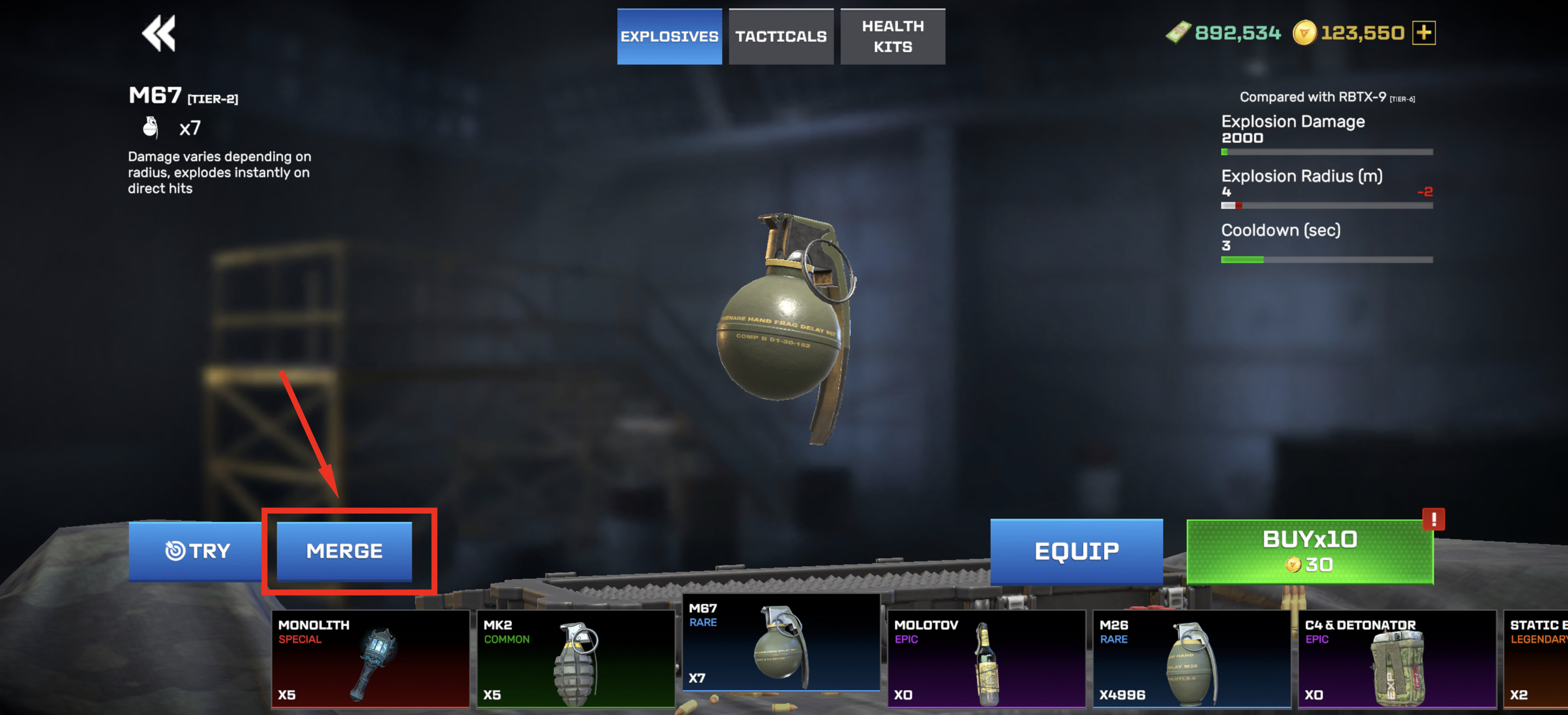Pick the Molotov epic card
Viewport: 1568px width, 715px height.
point(986,658)
